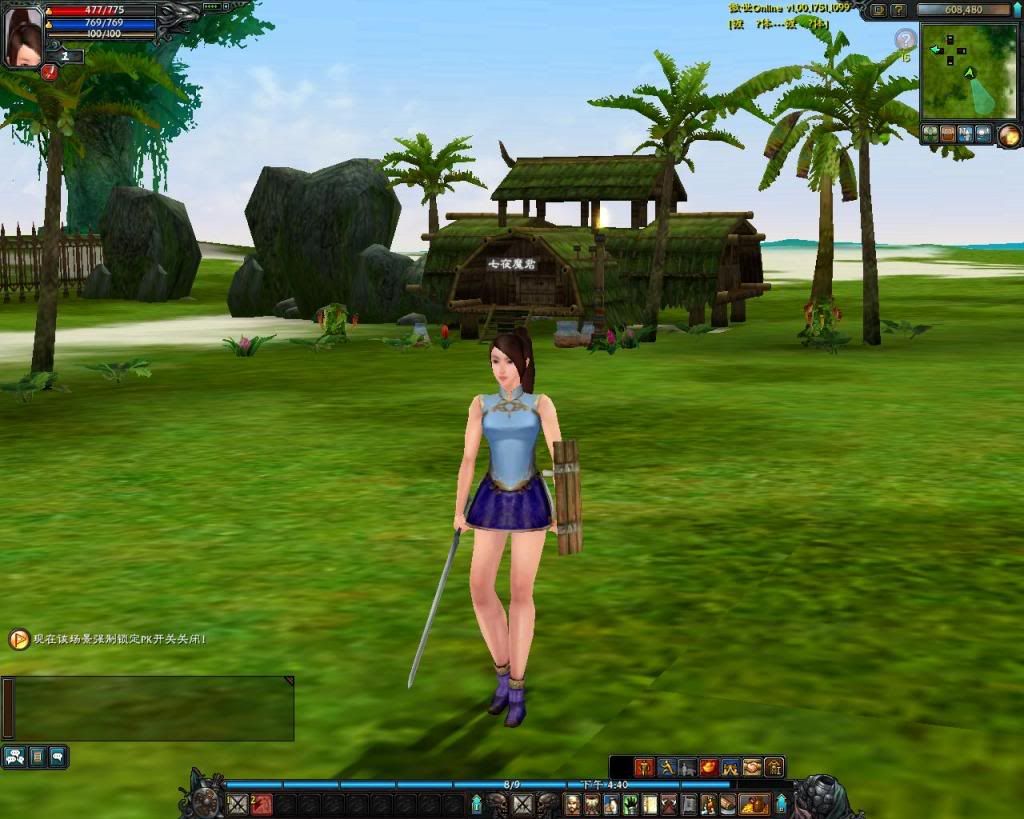Click the red round PK mode icon
The image size is (1024, 819).
click(50, 71)
